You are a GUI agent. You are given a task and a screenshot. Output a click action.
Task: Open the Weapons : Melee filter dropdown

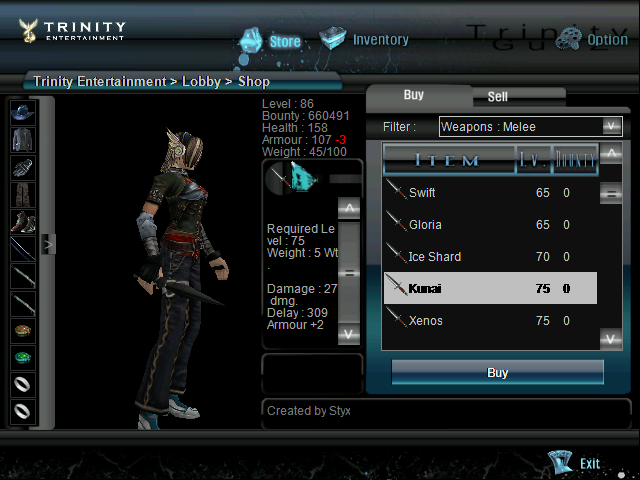(x=531, y=126)
